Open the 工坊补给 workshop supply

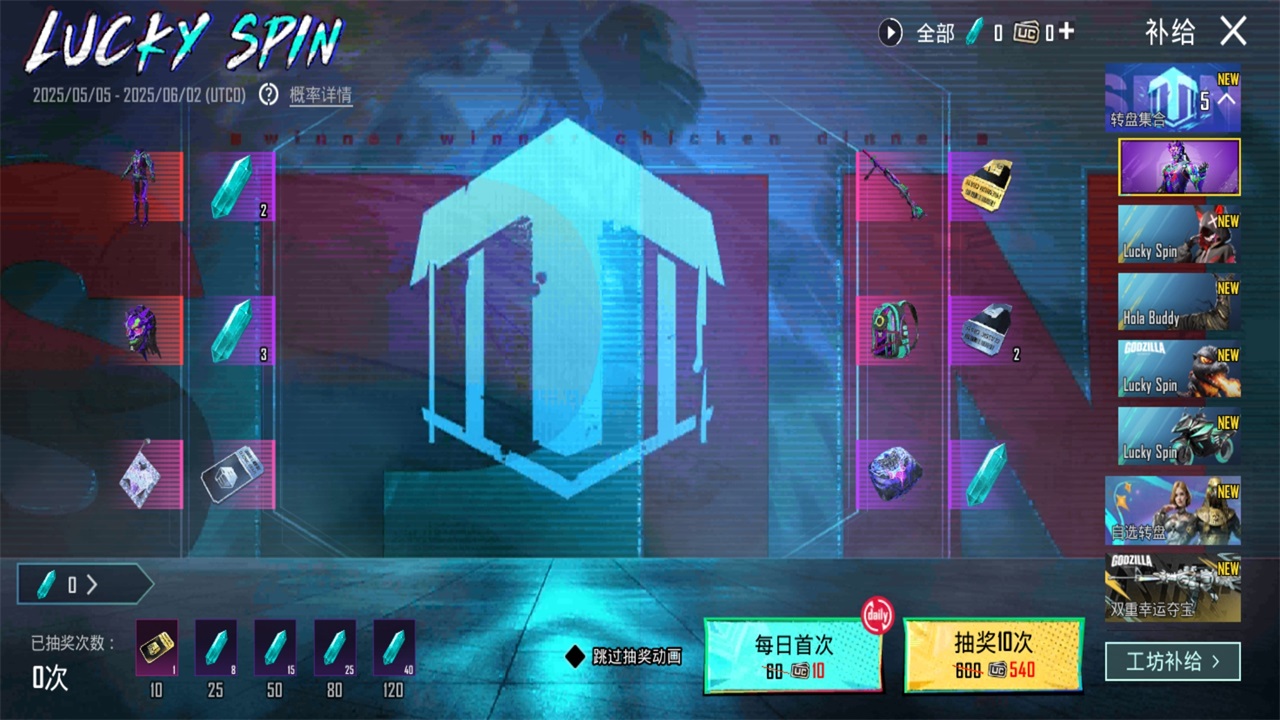[x=1172, y=661]
